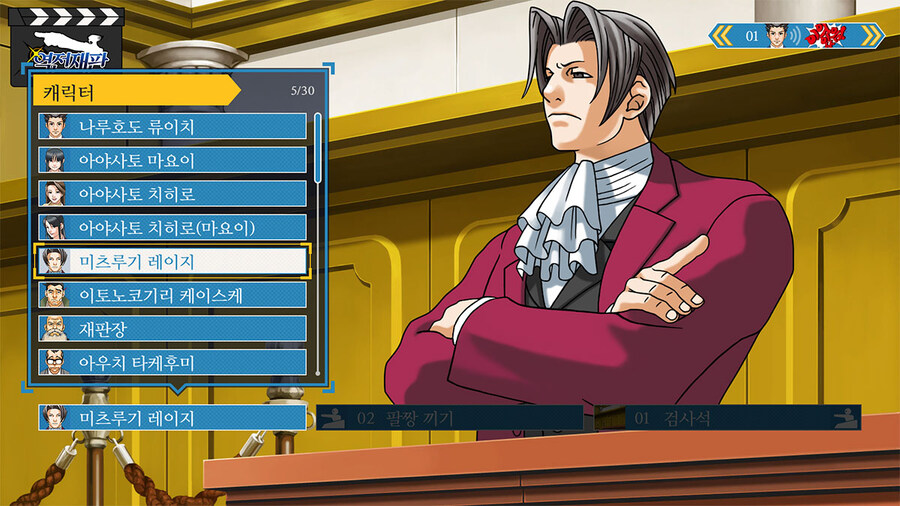Pick the plain 아야사토 치히로 entry
Viewport: 900px width, 506px height.
tap(172, 194)
